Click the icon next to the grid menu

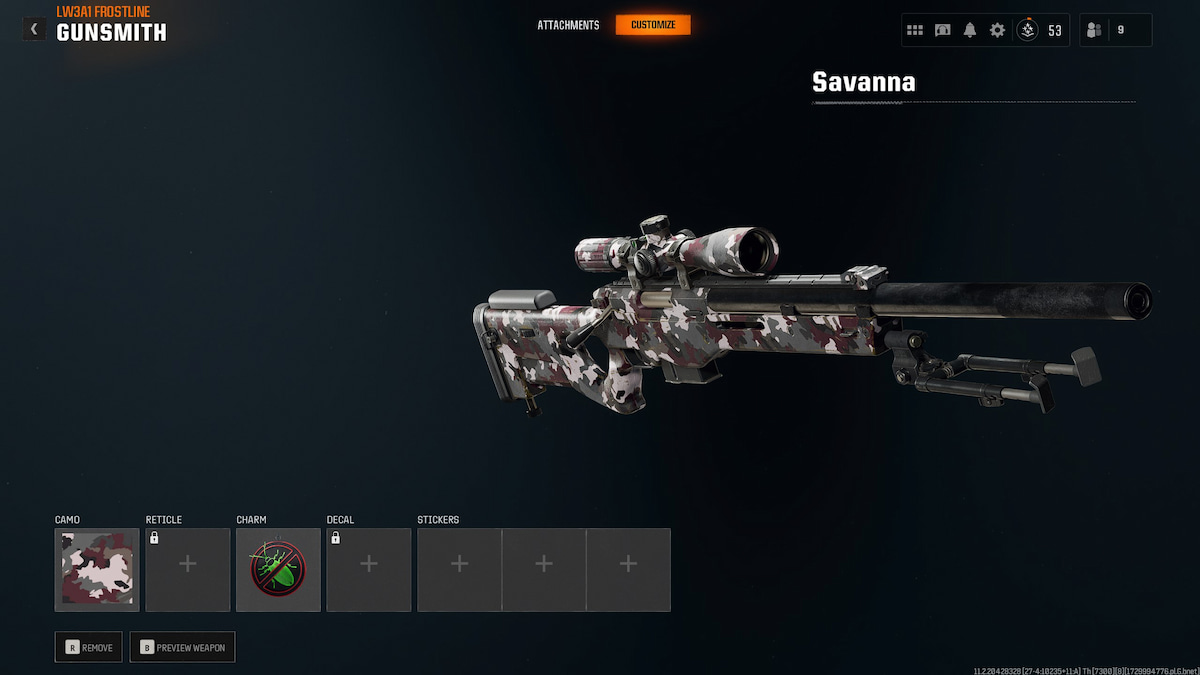tap(942, 30)
